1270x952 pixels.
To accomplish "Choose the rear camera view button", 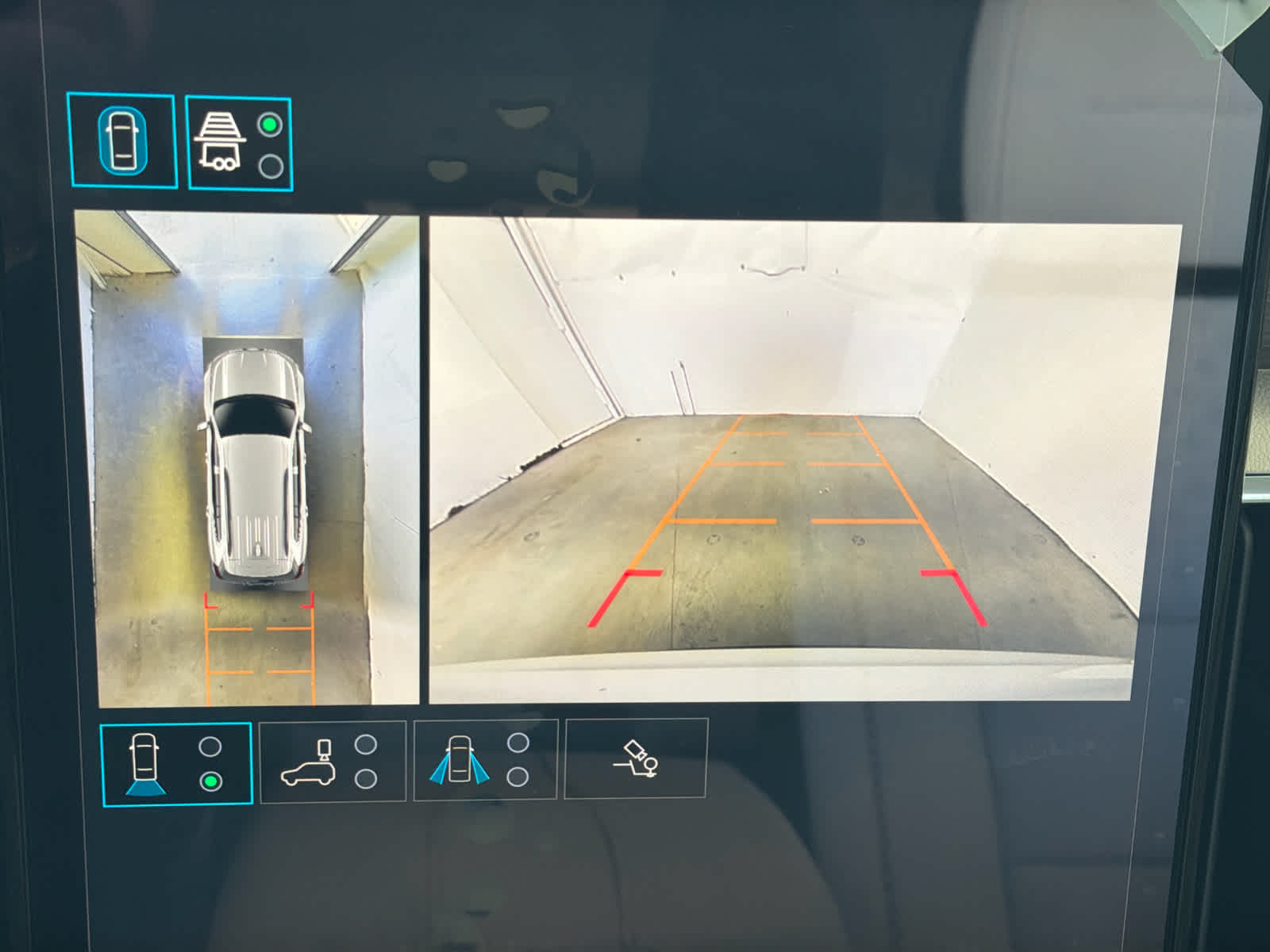I will [x=176, y=764].
